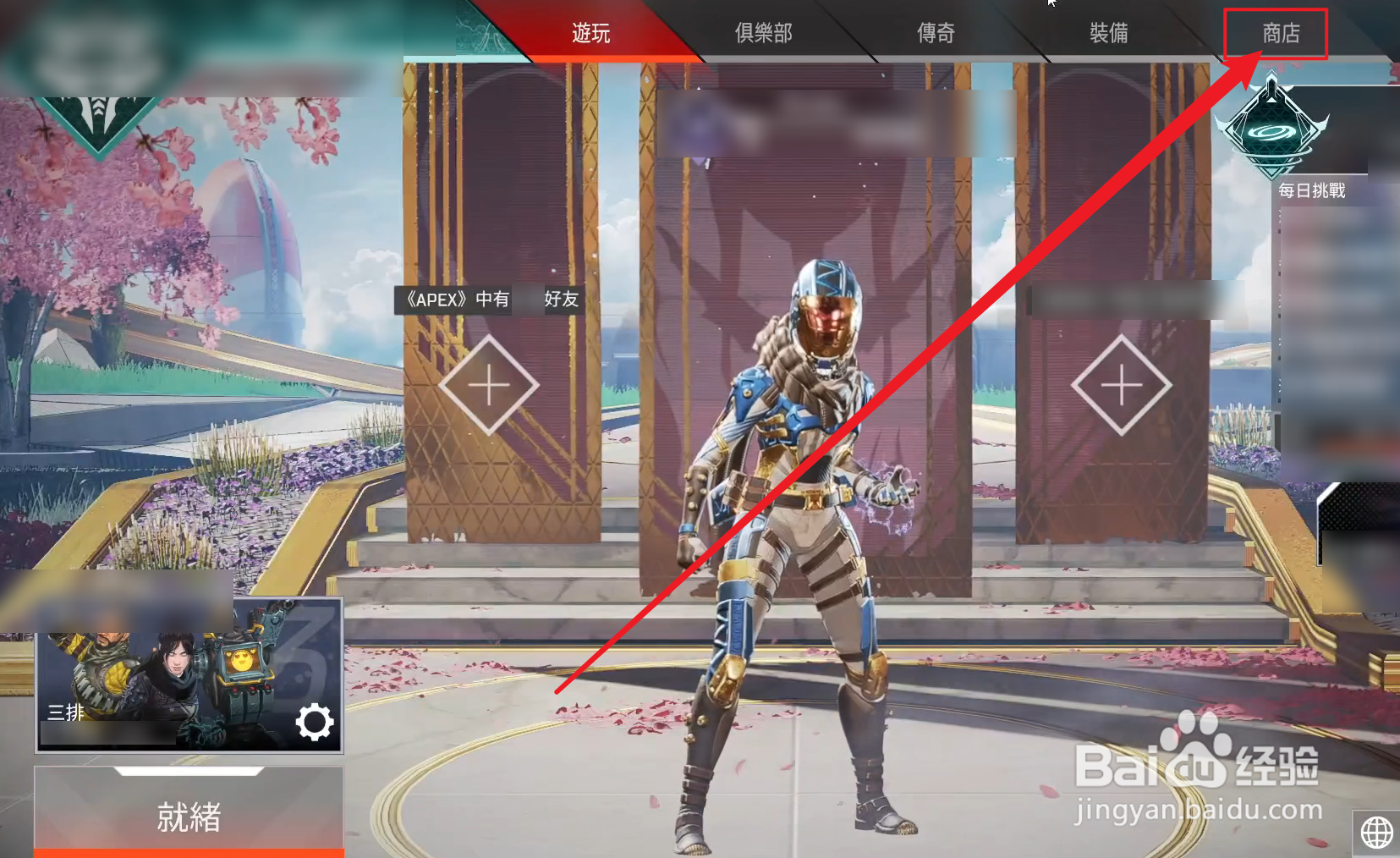The width and height of the screenshot is (1400, 858).
Task: Return to the 遊玩 play tab
Action: click(x=590, y=34)
